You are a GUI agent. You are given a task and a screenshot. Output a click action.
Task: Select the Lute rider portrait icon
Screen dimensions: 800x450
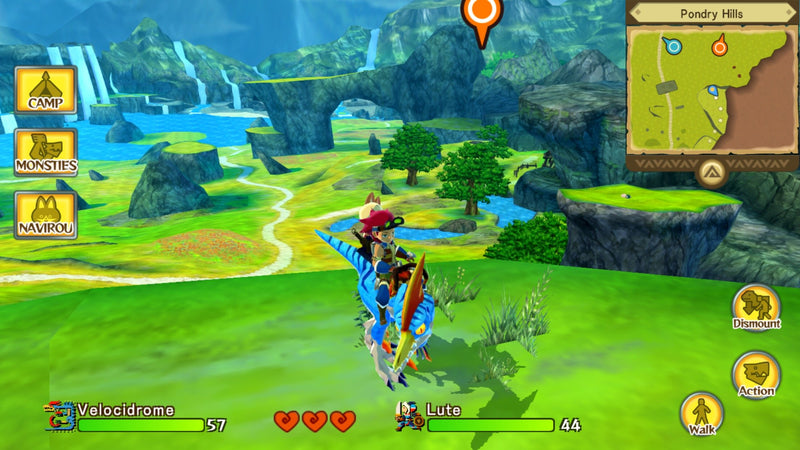tap(407, 417)
